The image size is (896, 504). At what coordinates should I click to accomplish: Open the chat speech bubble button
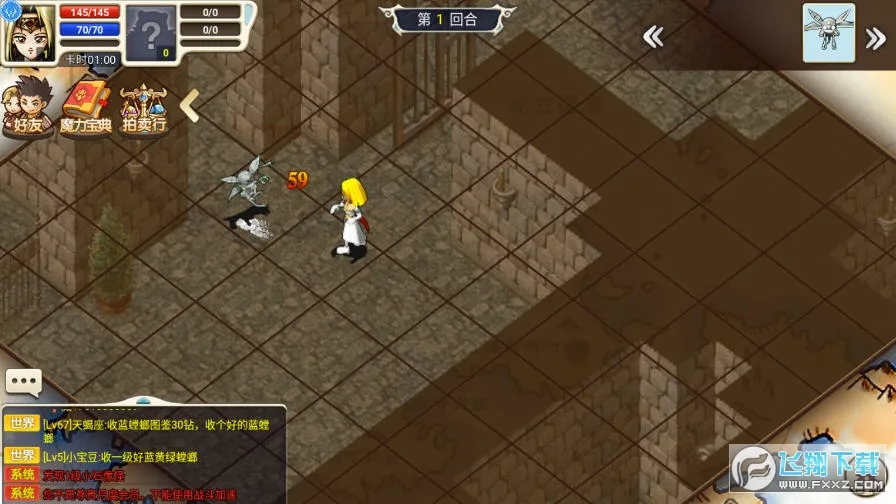pos(24,382)
